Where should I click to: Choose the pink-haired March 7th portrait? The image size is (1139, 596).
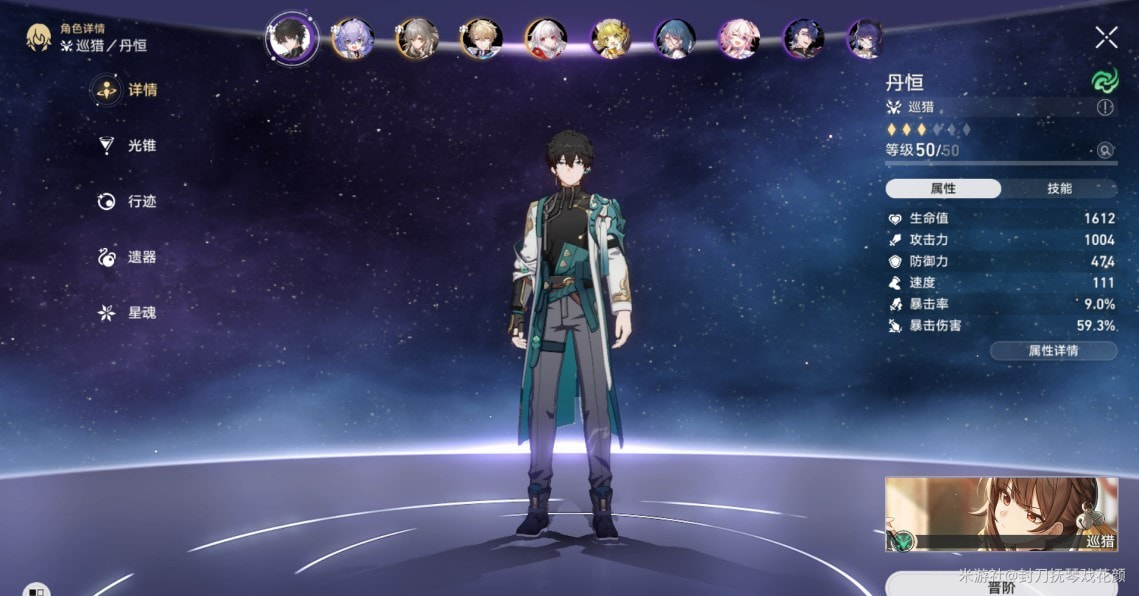coord(739,38)
